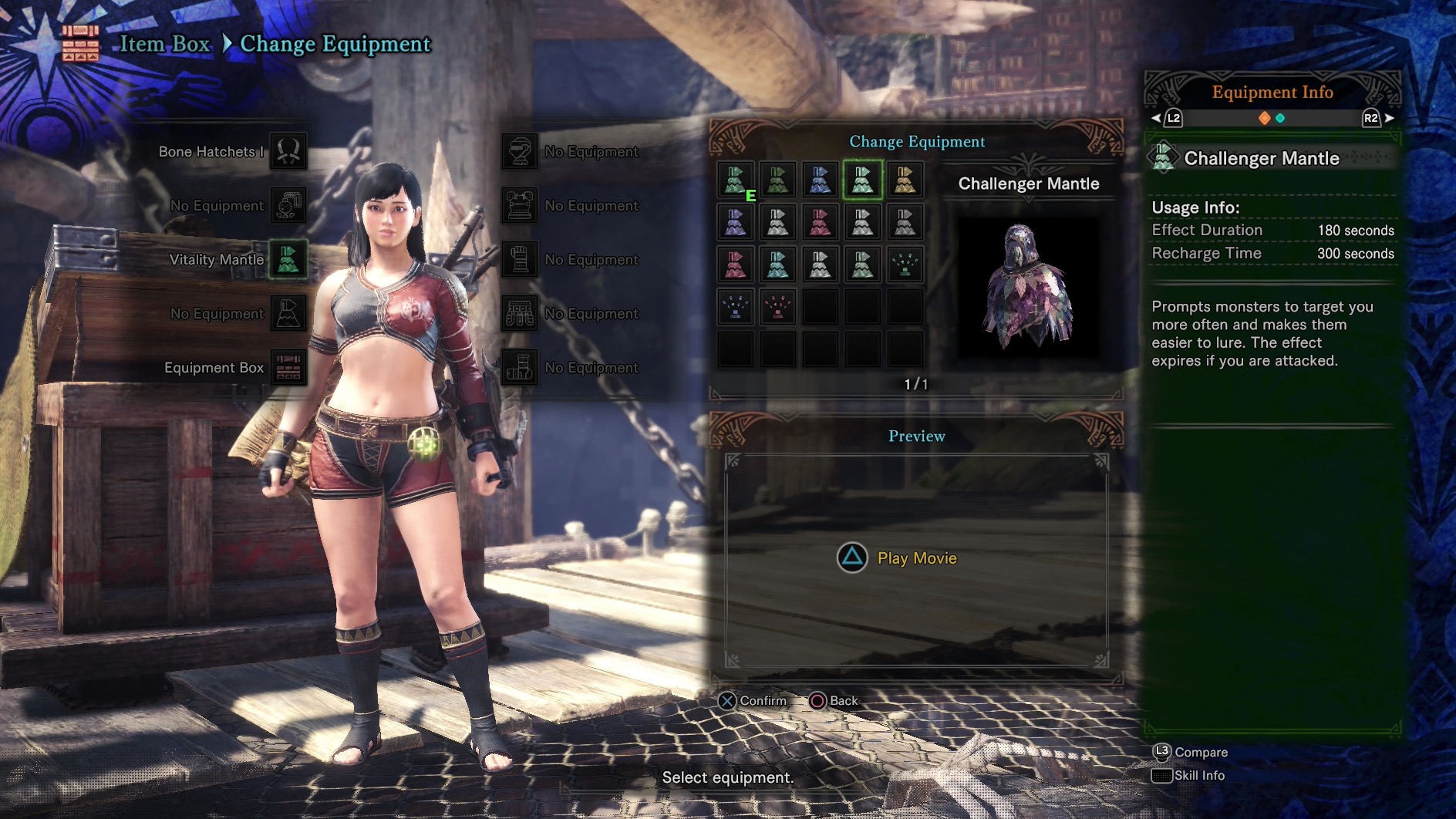Choose the equipped Vitality Mantle slot
1456x819 pixels.
coord(288,260)
